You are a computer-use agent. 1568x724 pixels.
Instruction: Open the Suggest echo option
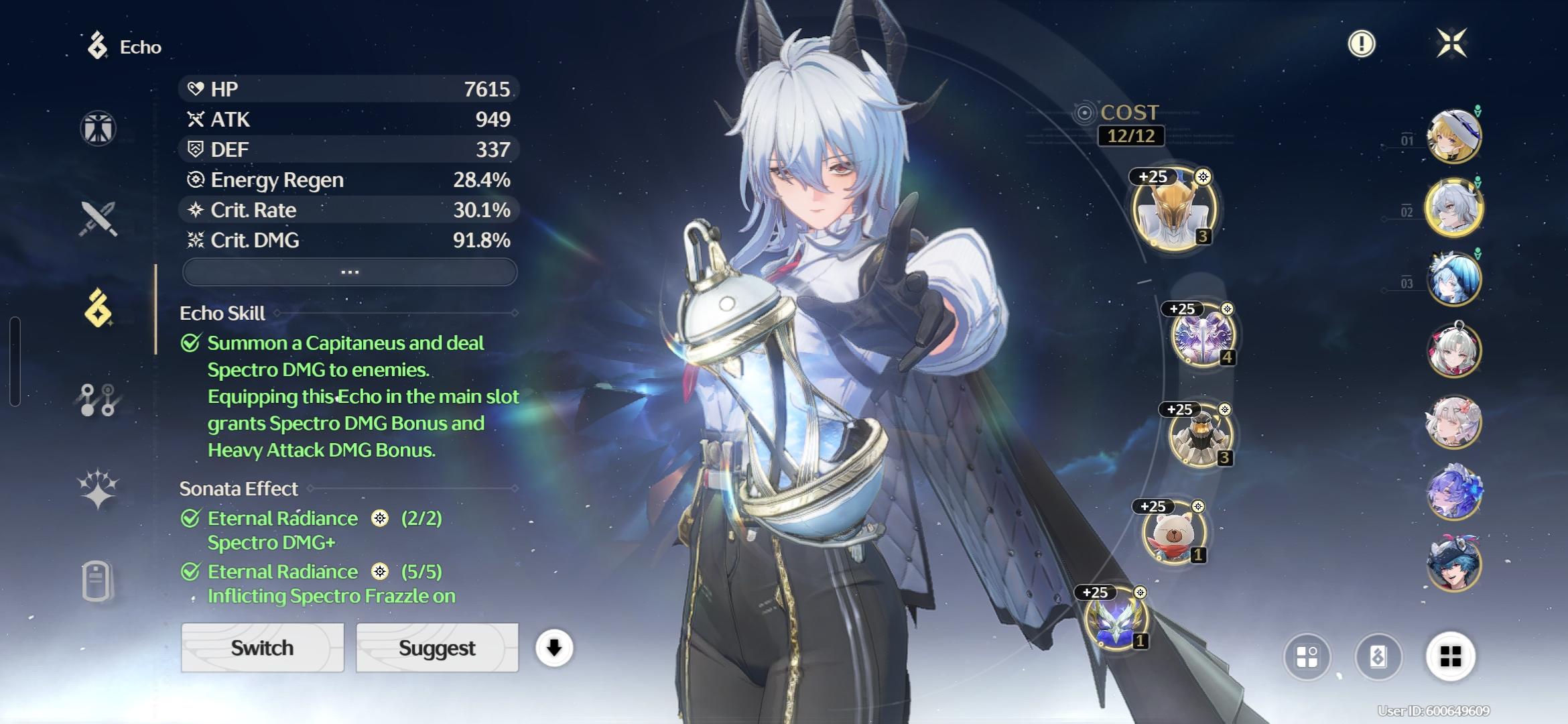tap(437, 648)
